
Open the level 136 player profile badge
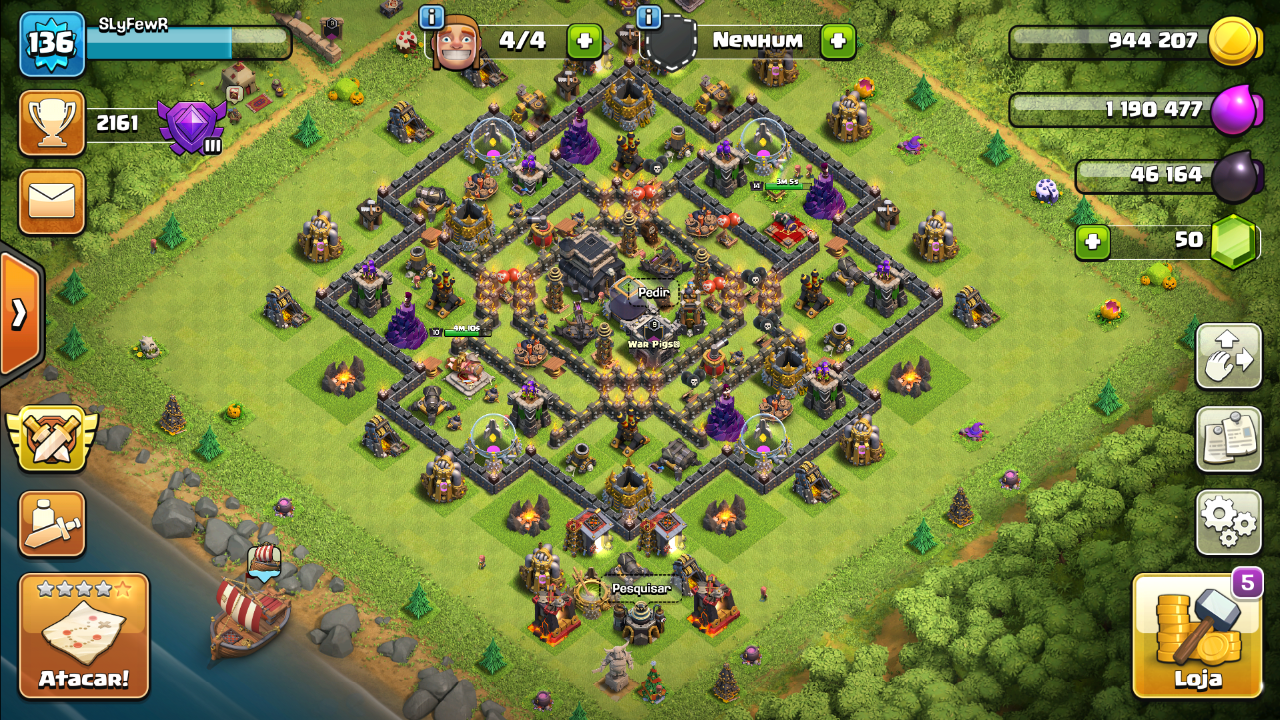click(52, 44)
